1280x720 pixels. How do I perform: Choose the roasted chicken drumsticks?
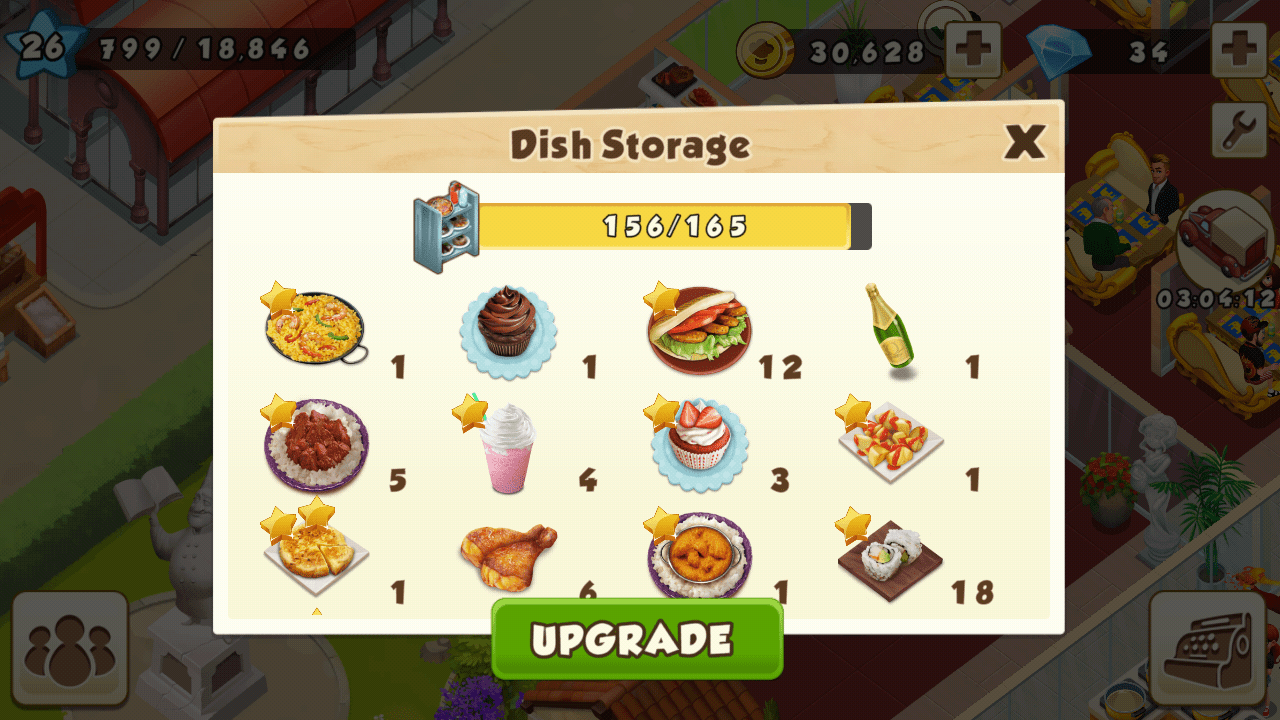[508, 555]
